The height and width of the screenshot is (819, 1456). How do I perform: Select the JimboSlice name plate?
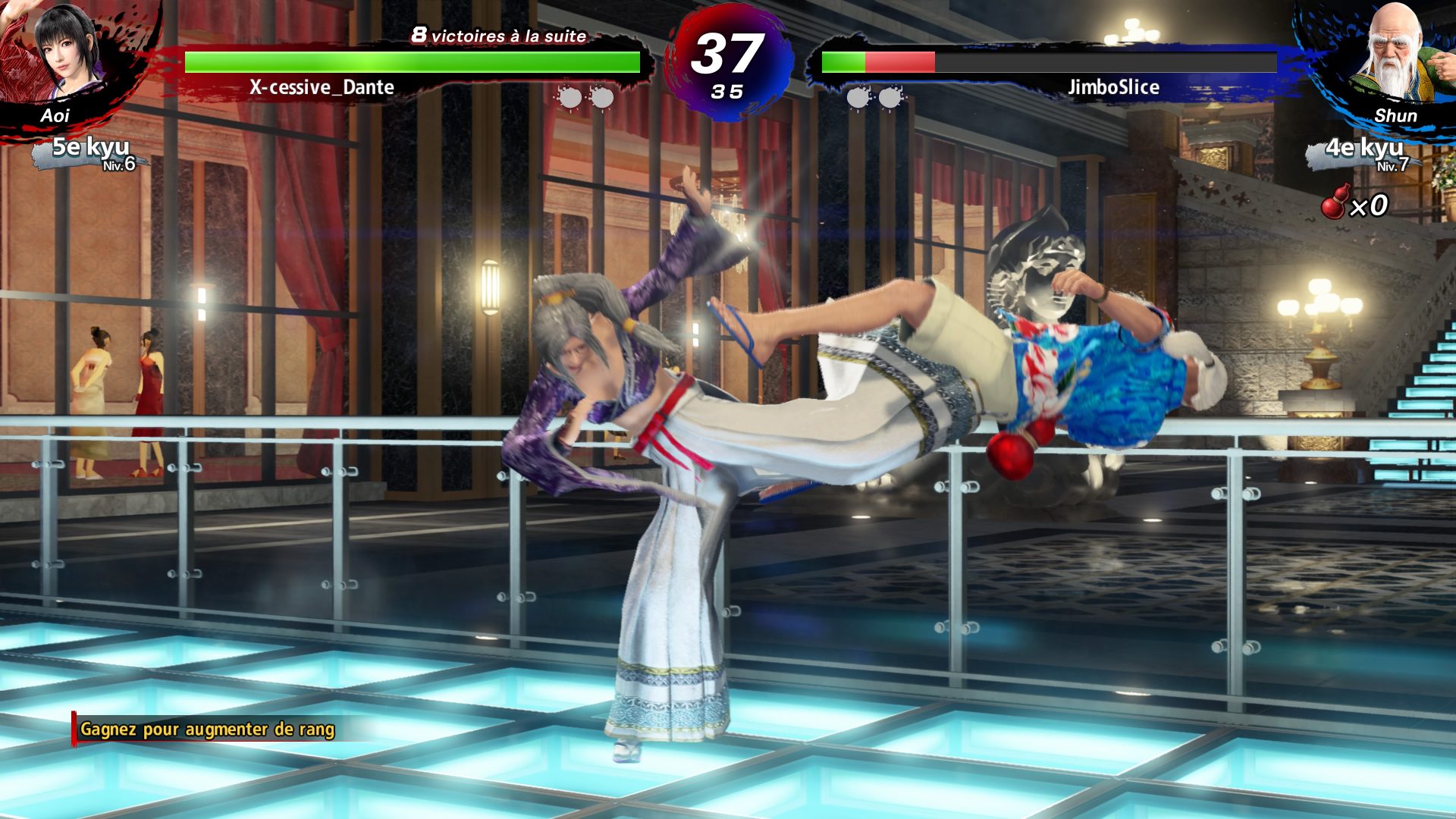(x=1113, y=88)
